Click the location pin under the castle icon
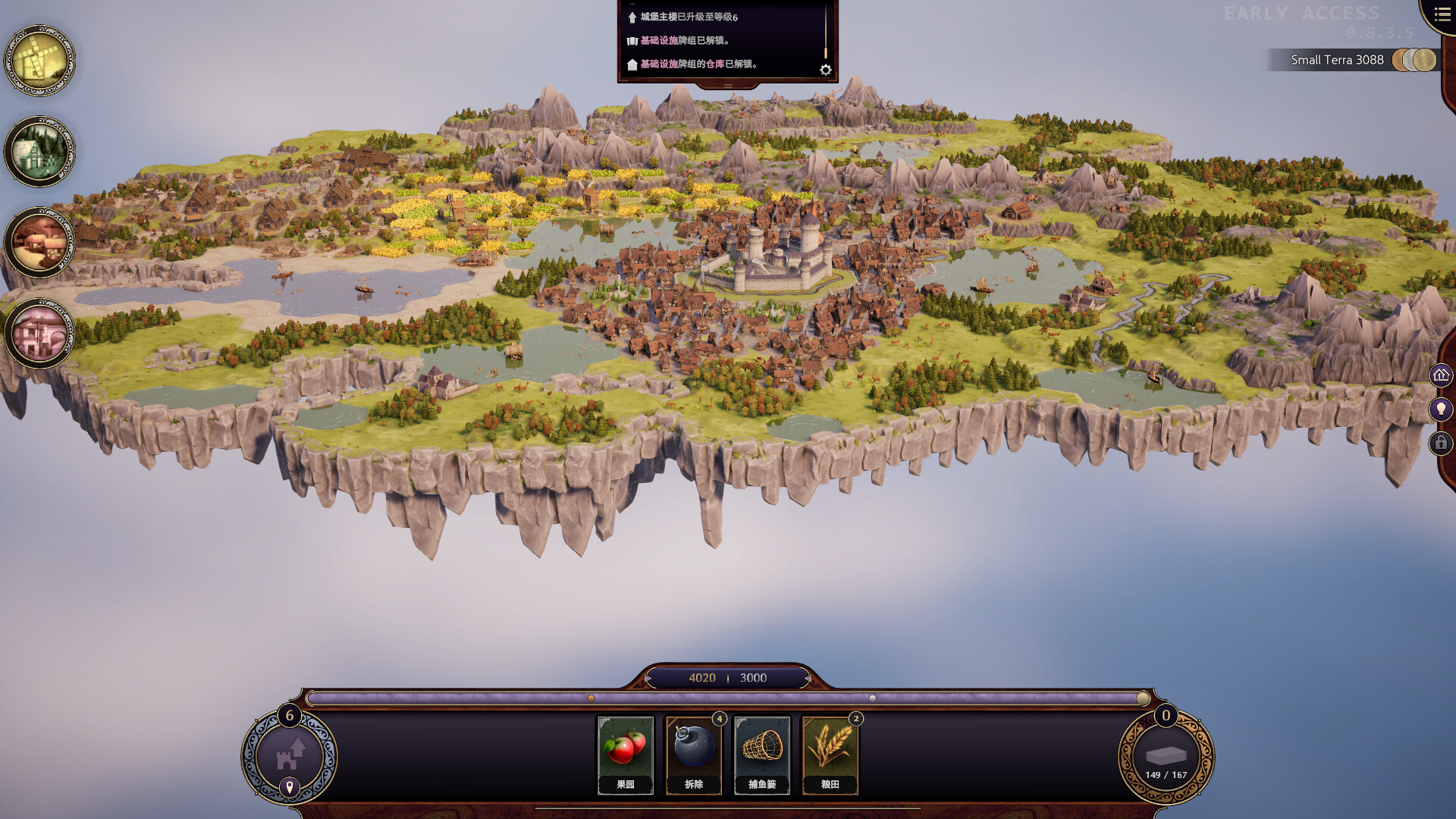The height and width of the screenshot is (819, 1456). [x=289, y=787]
